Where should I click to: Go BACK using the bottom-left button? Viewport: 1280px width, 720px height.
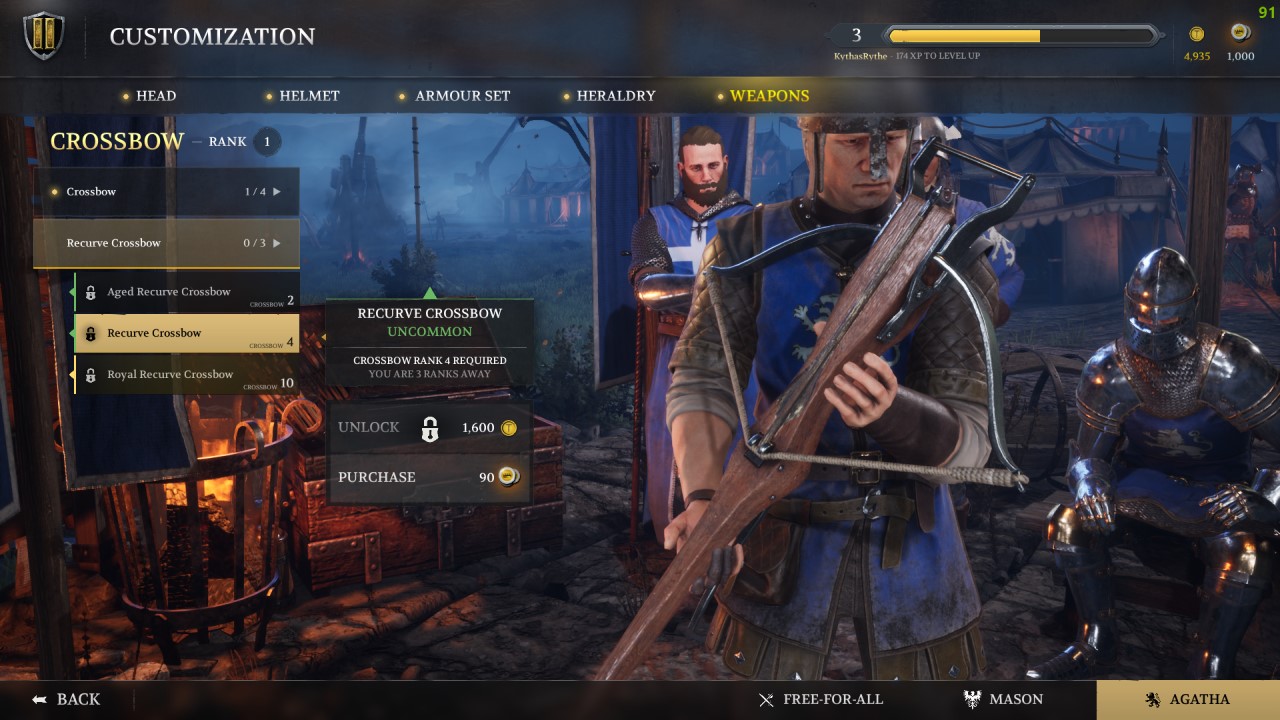(68, 699)
